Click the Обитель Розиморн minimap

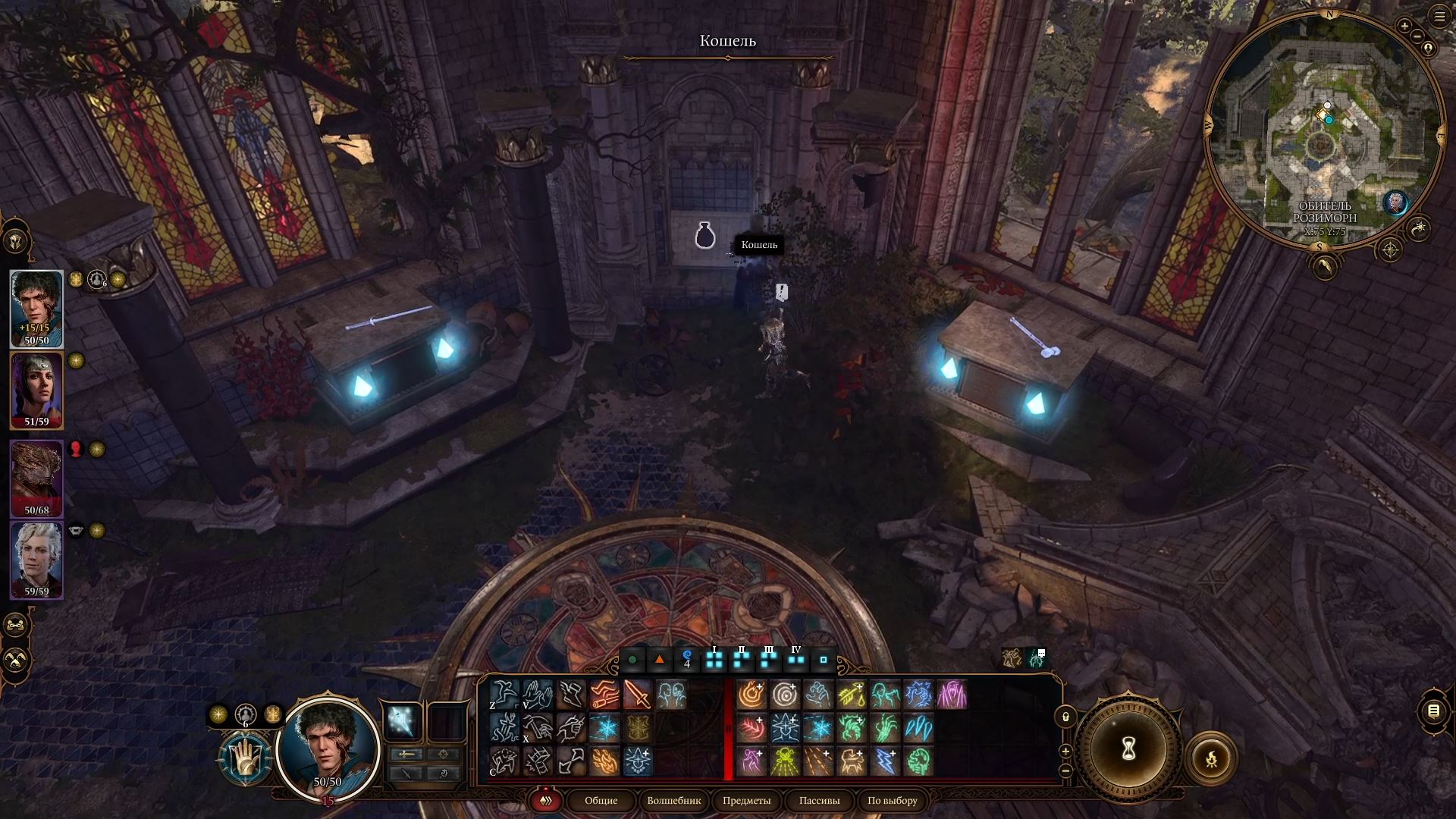[x=1323, y=136]
